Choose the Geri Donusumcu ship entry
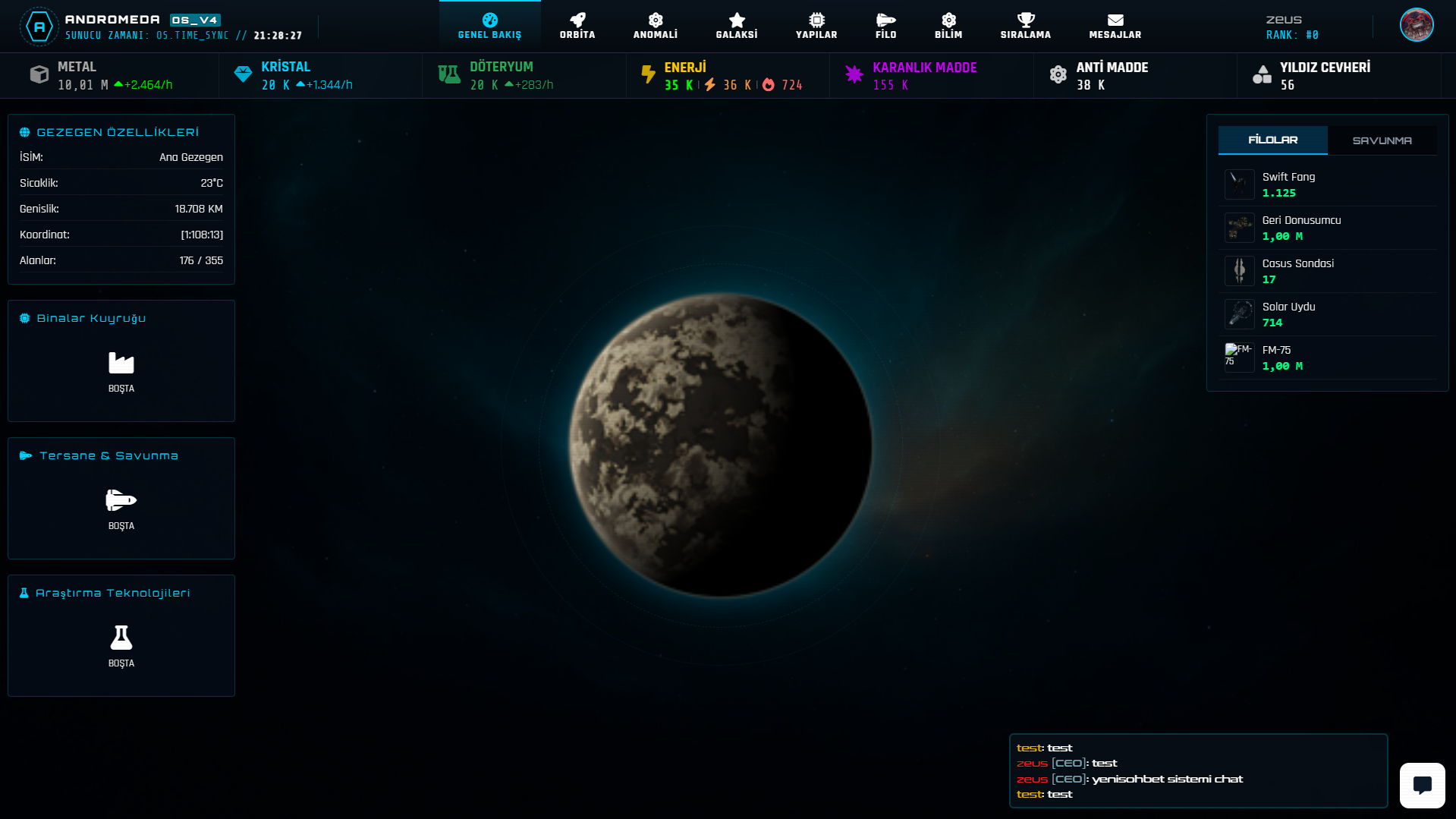Screen dimensions: 1456x819 point(1328,228)
